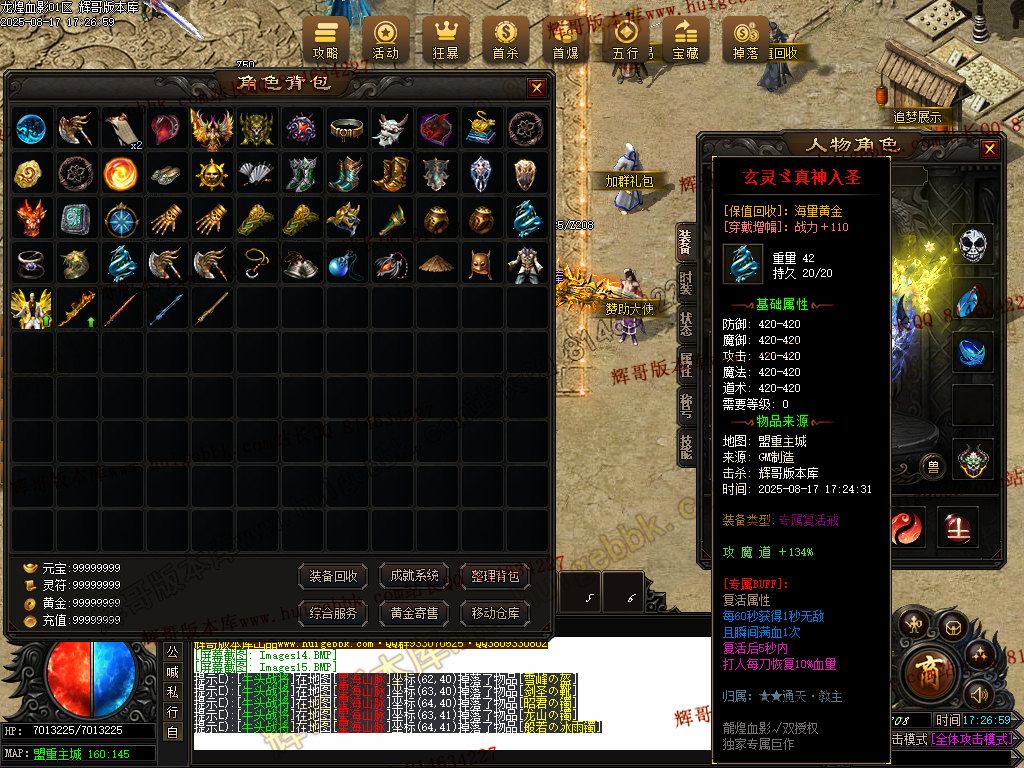This screenshot has width=1024, height=768.
Task: Select the 私 private chat channel
Action: click(x=173, y=692)
